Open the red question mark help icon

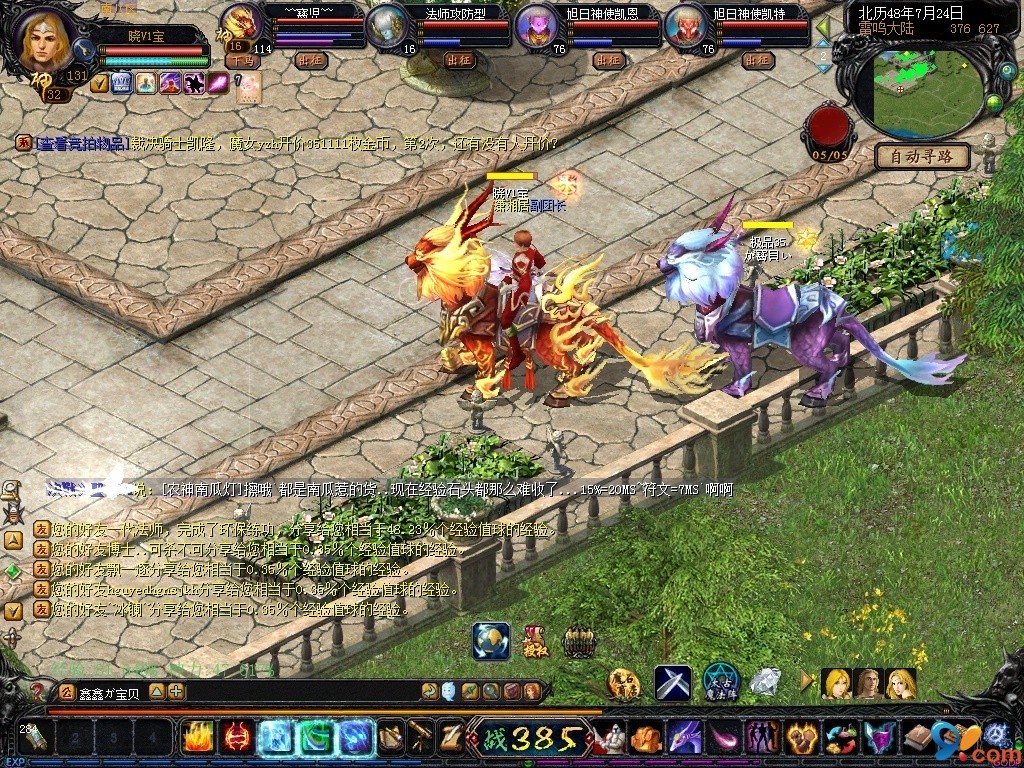[38, 691]
